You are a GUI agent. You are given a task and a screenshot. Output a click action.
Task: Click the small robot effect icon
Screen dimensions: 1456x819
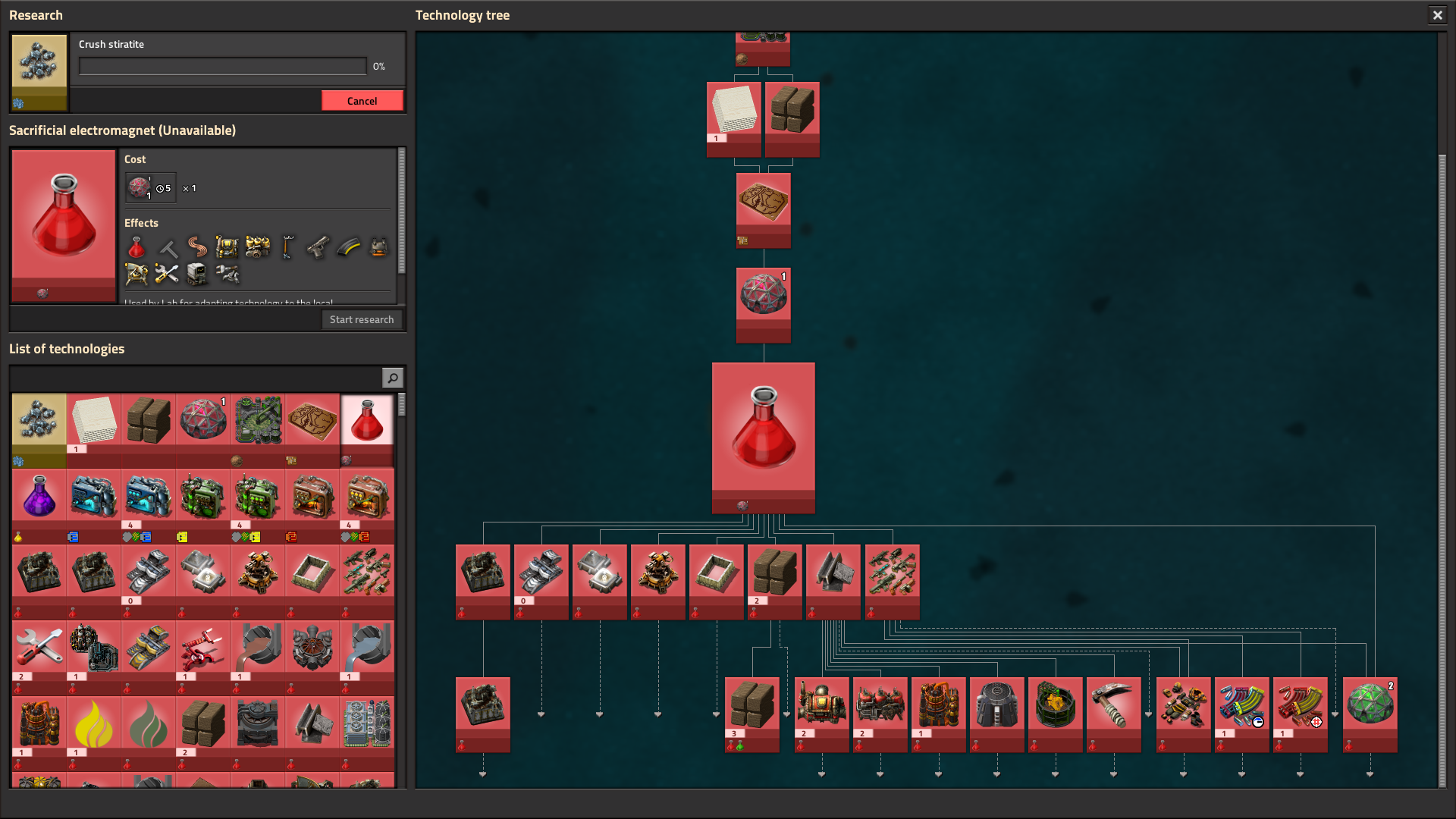coord(197,275)
